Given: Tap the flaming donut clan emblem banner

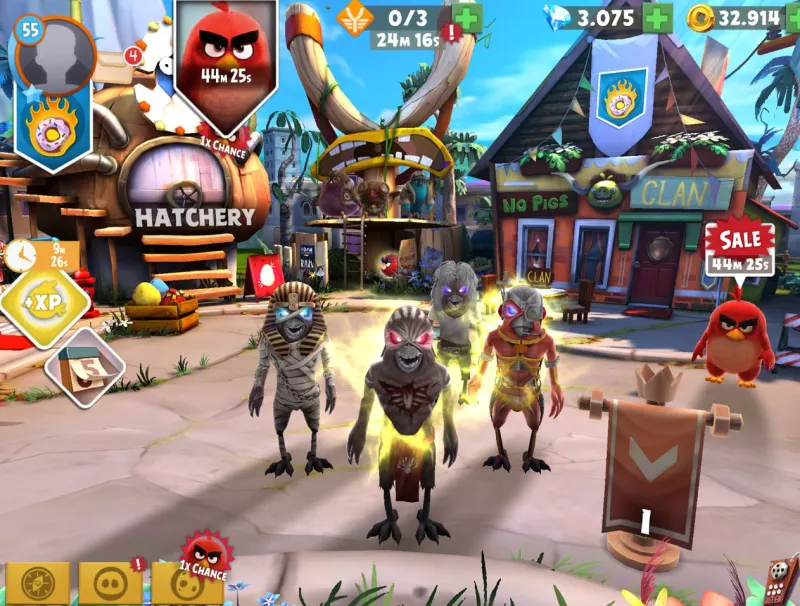Looking at the screenshot, I should pyautogui.click(x=52, y=131).
